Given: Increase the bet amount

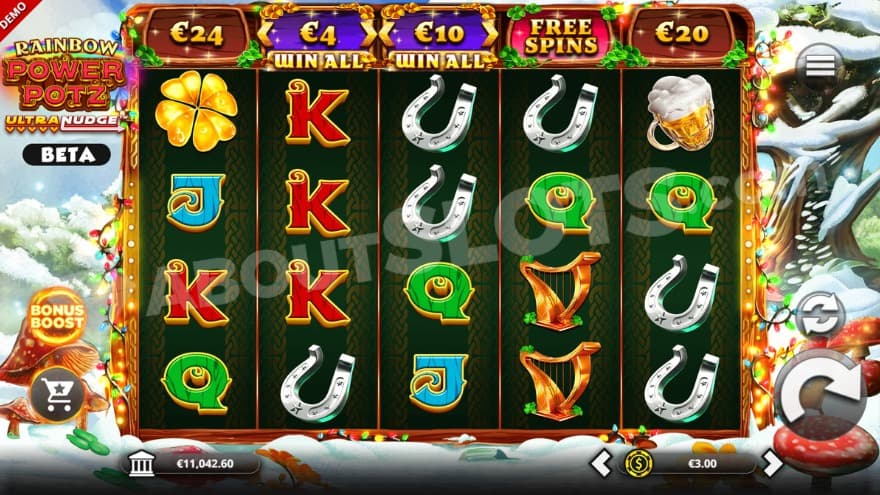Looking at the screenshot, I should (x=772, y=463).
